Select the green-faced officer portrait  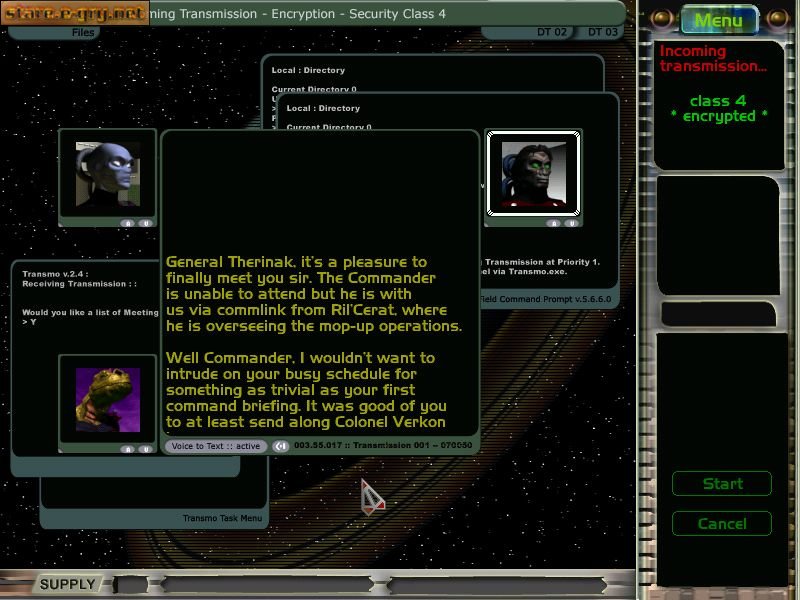[x=532, y=174]
